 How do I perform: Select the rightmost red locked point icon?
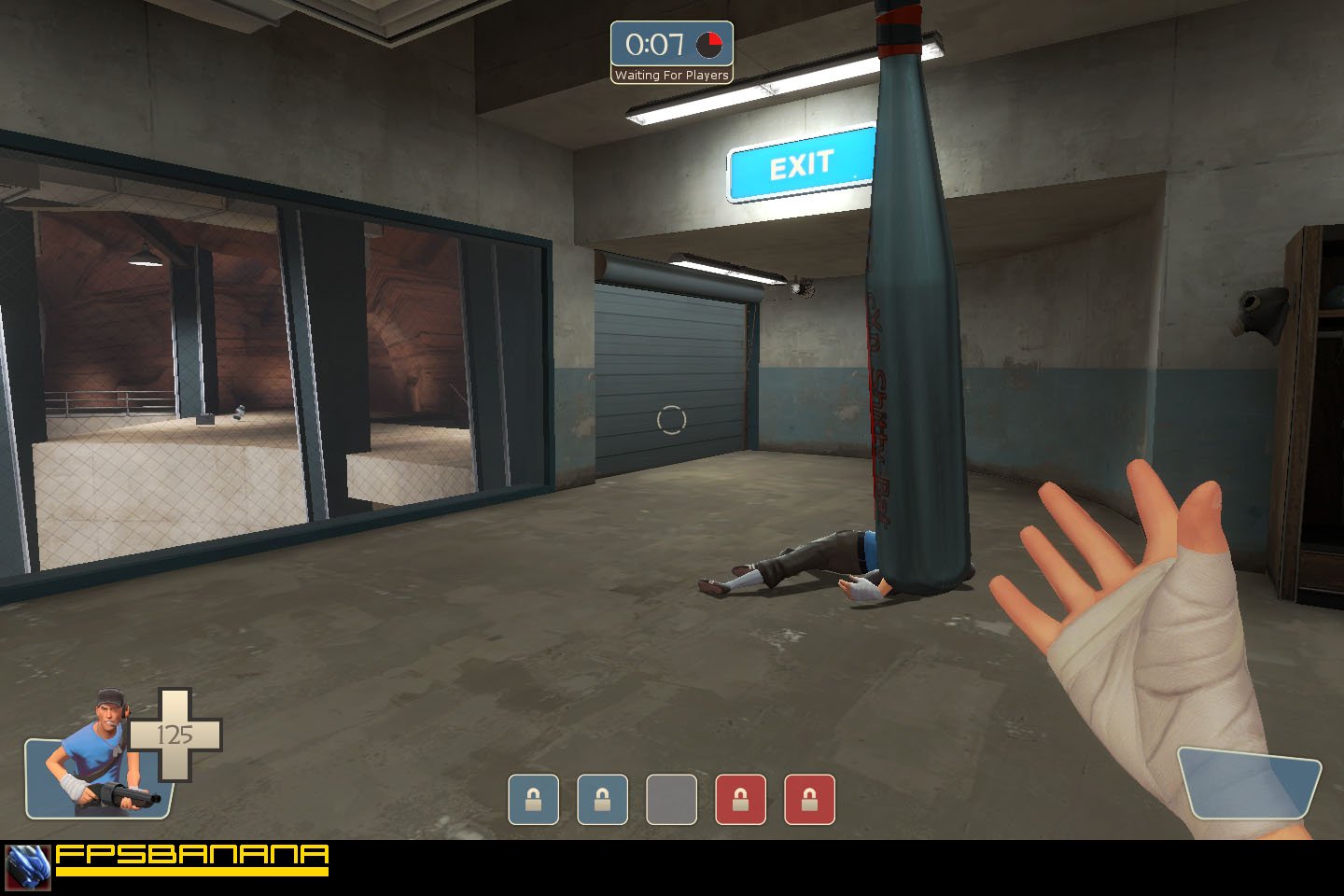(810, 800)
